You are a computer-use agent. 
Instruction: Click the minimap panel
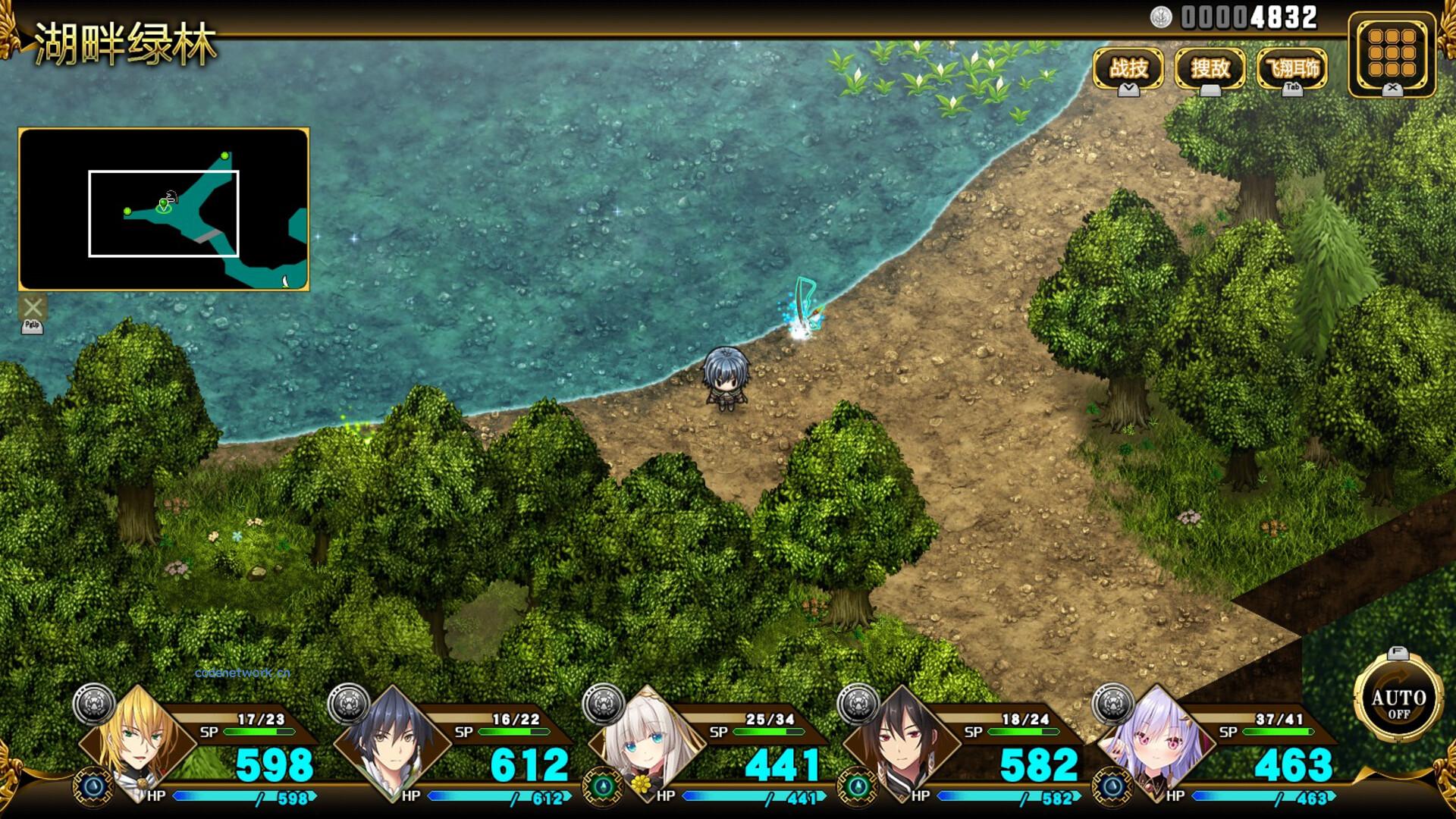click(164, 209)
